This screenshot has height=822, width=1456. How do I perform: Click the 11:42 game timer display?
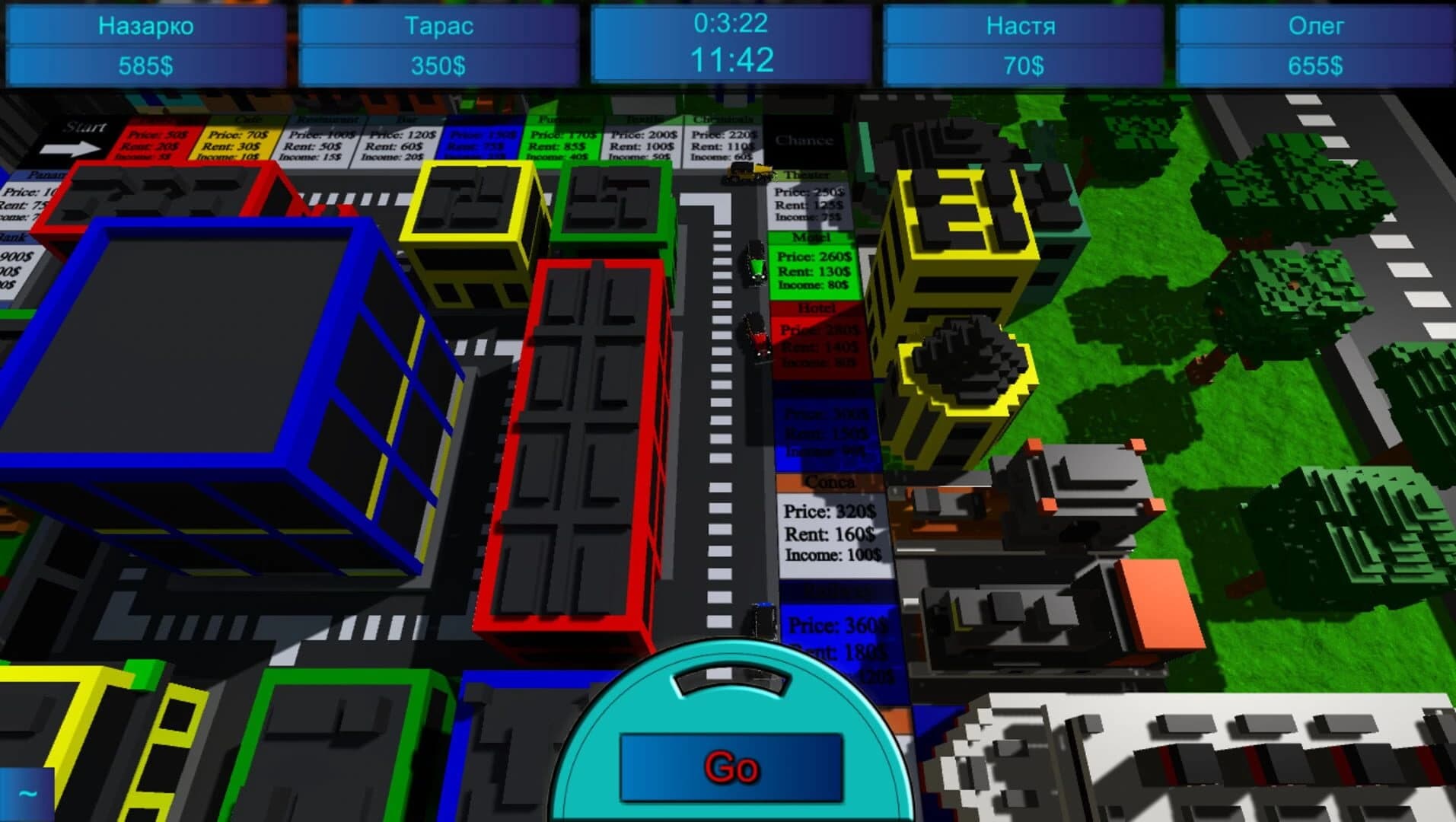click(728, 57)
